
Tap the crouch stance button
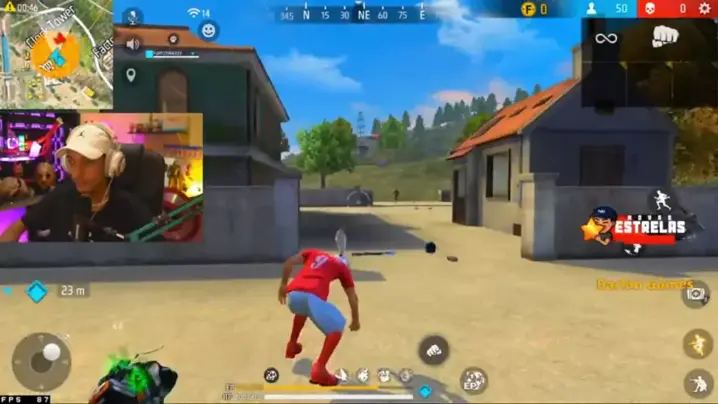coord(698,384)
